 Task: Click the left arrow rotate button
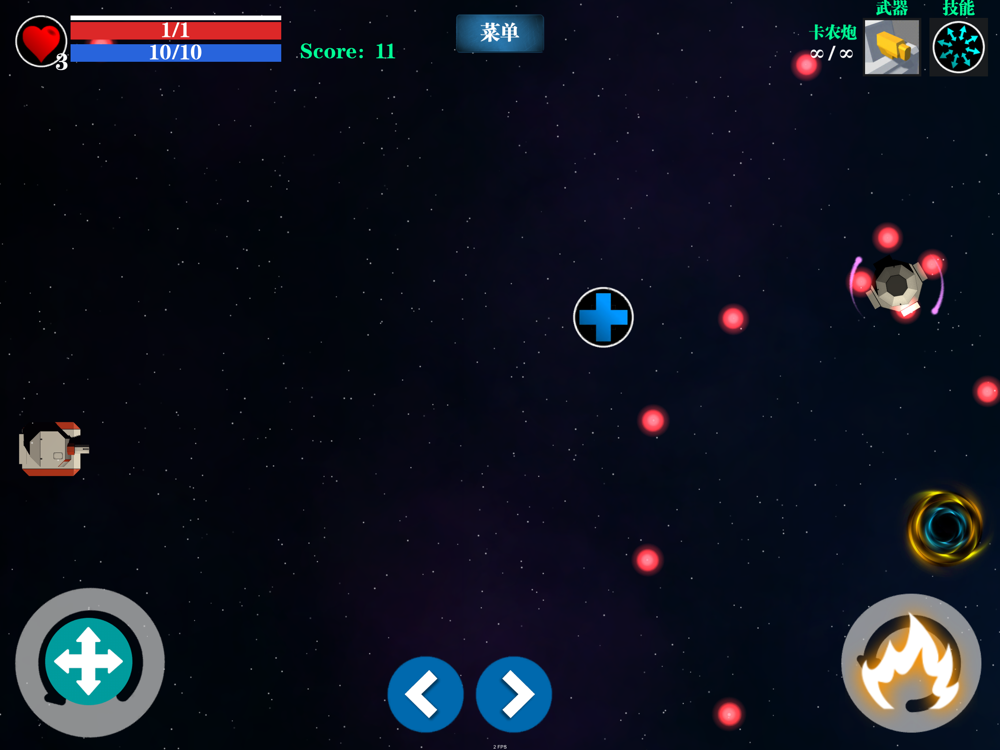coord(425,694)
